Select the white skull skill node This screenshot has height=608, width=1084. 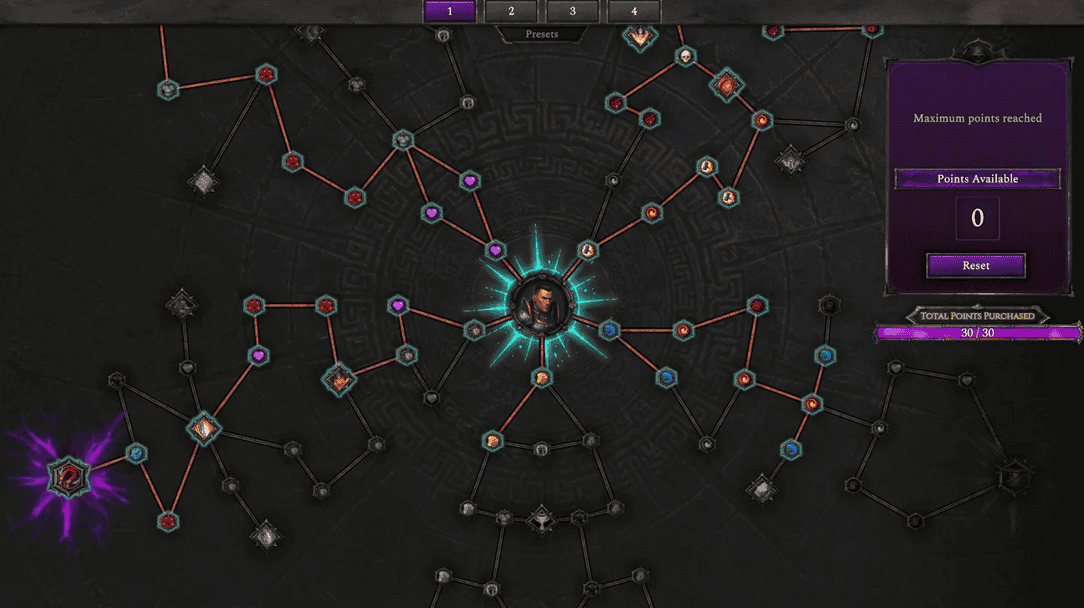(685, 56)
